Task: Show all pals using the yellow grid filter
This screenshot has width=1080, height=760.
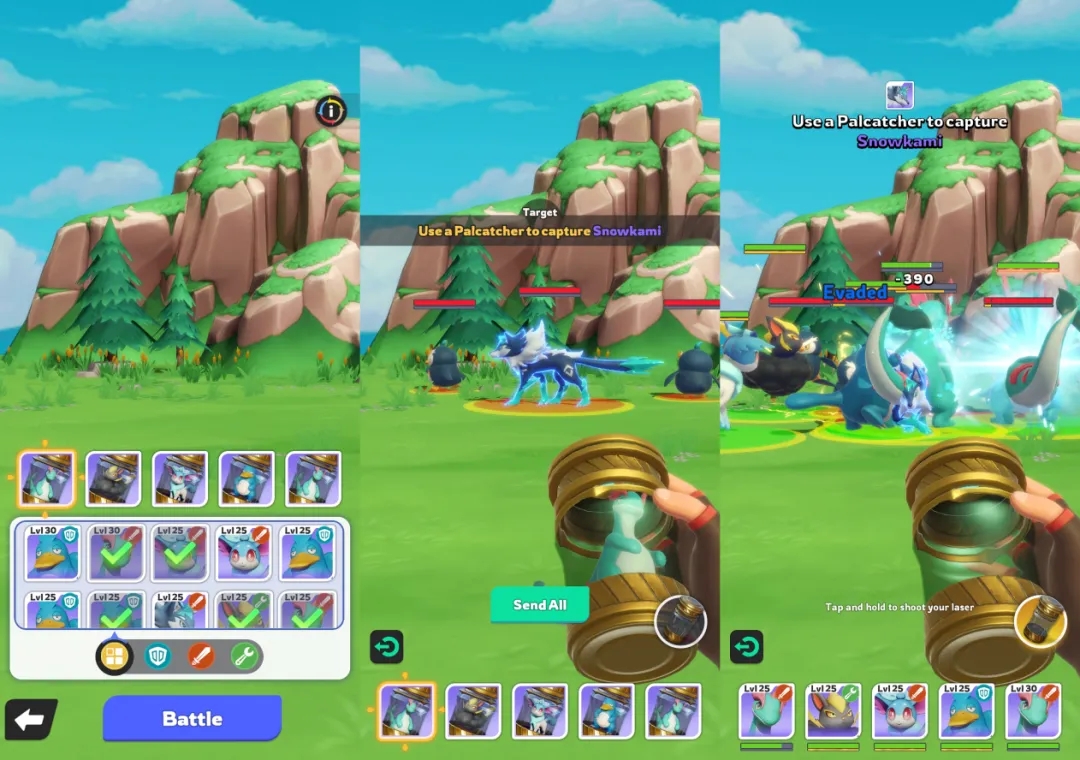Action: (115, 656)
